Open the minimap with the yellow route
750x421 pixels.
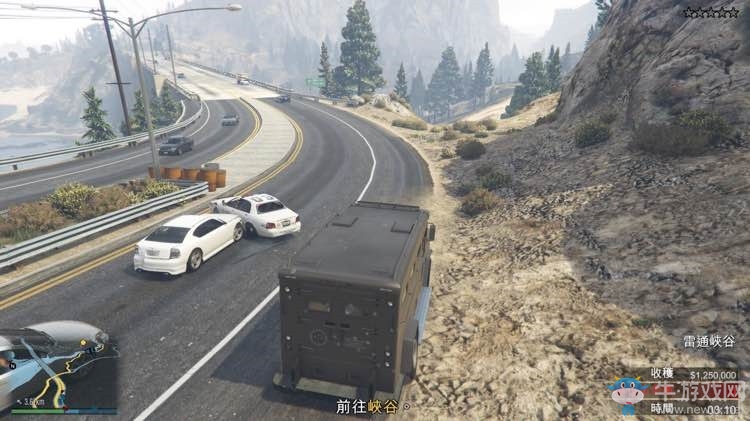coord(60,367)
